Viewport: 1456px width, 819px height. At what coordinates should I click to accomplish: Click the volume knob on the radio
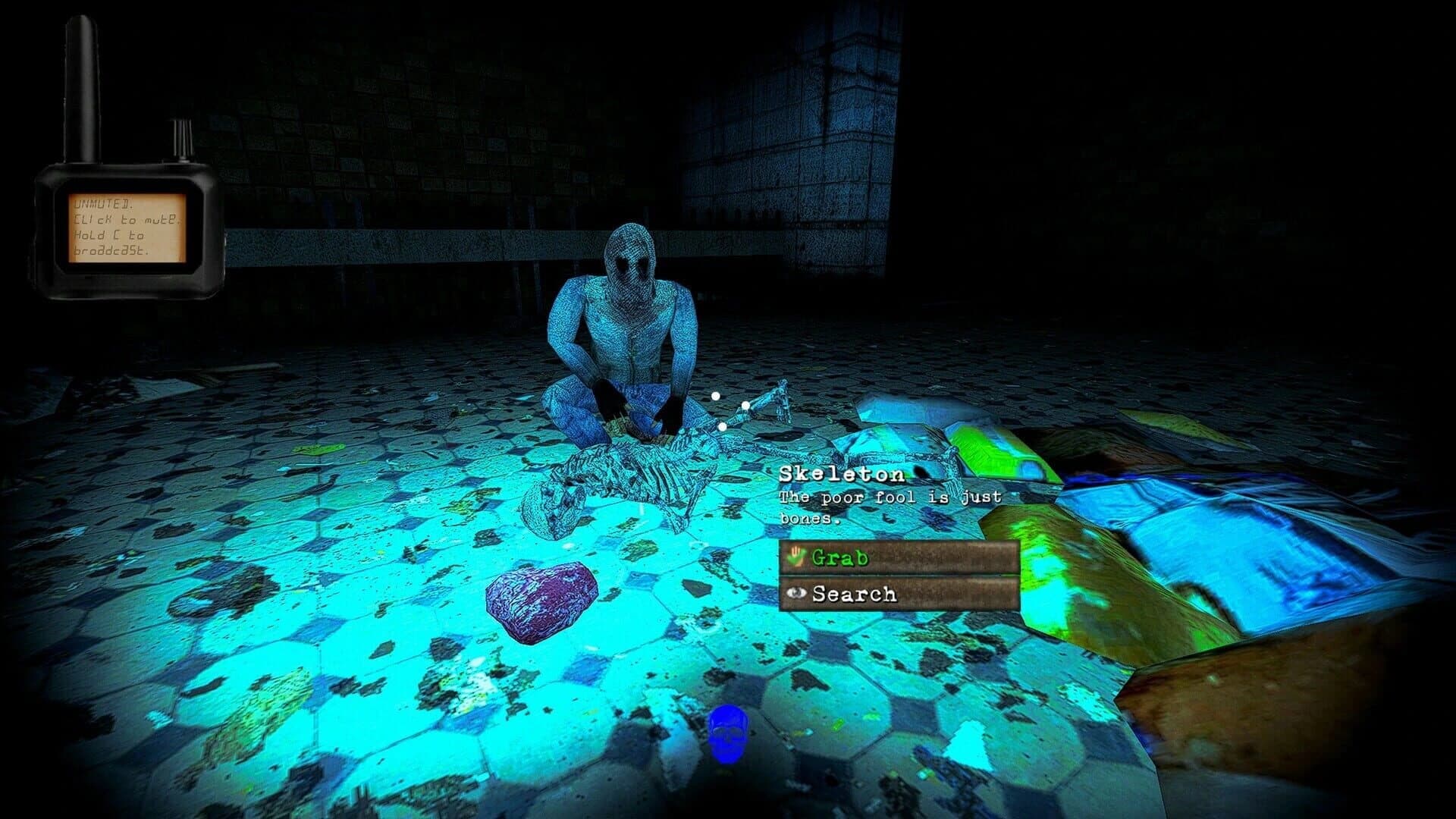click(x=180, y=136)
